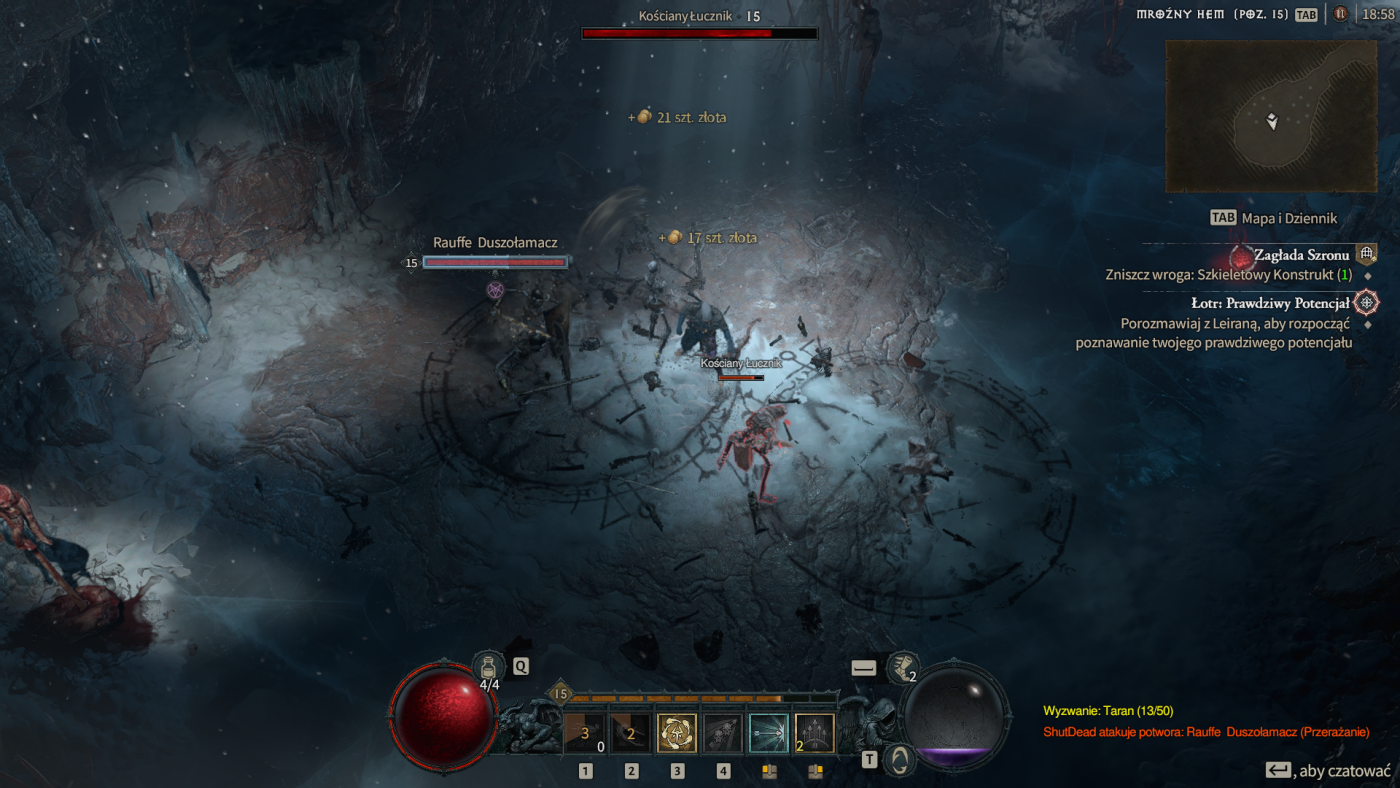Trigger the greyed-out skulls skill slot
Image resolution: width=1400 pixels, height=788 pixels.
pos(723,733)
